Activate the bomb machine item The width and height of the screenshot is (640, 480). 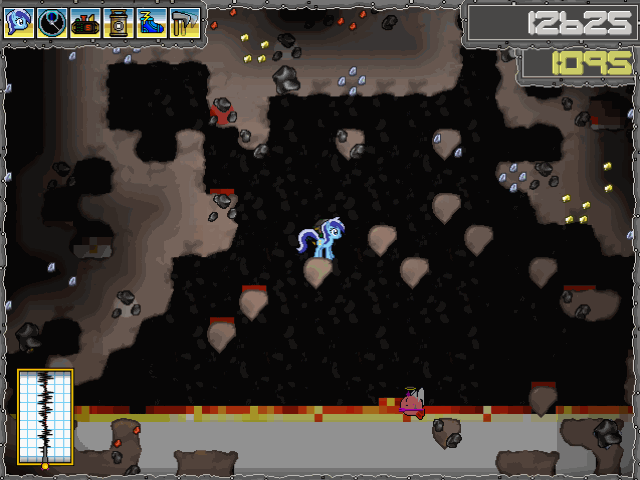(x=86, y=22)
